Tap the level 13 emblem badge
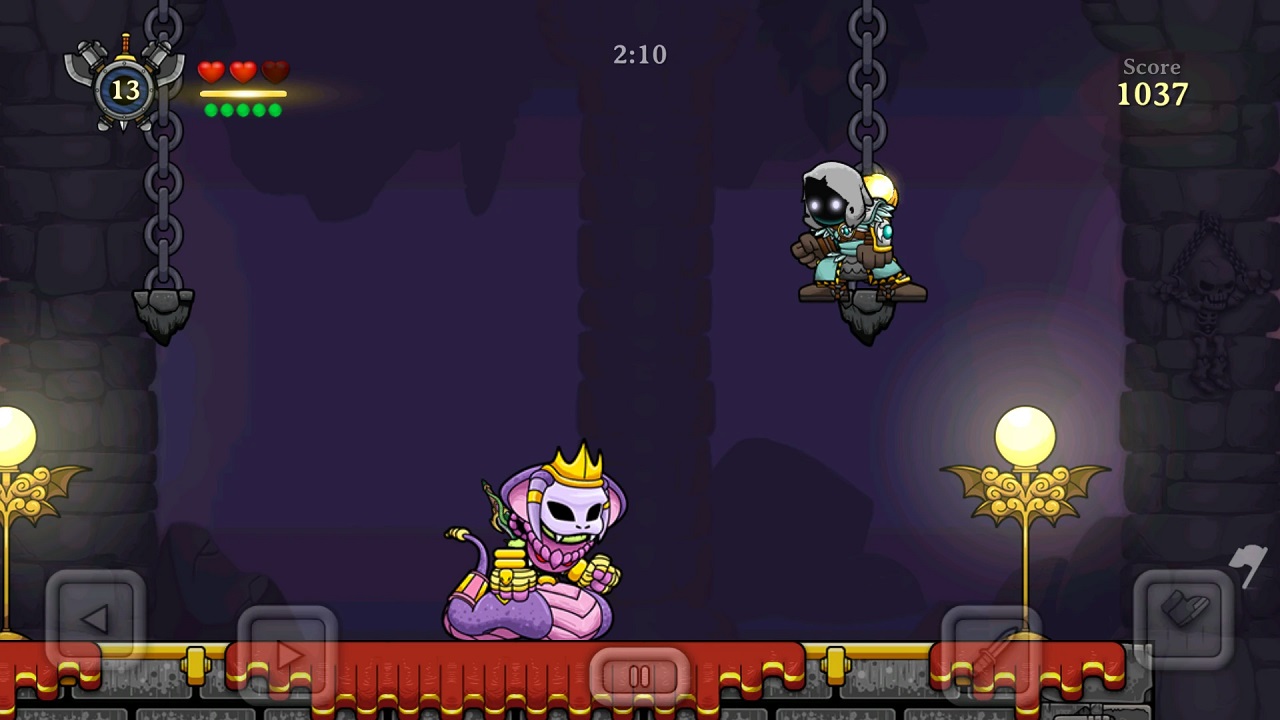Image resolution: width=1280 pixels, height=720 pixels. (x=125, y=90)
